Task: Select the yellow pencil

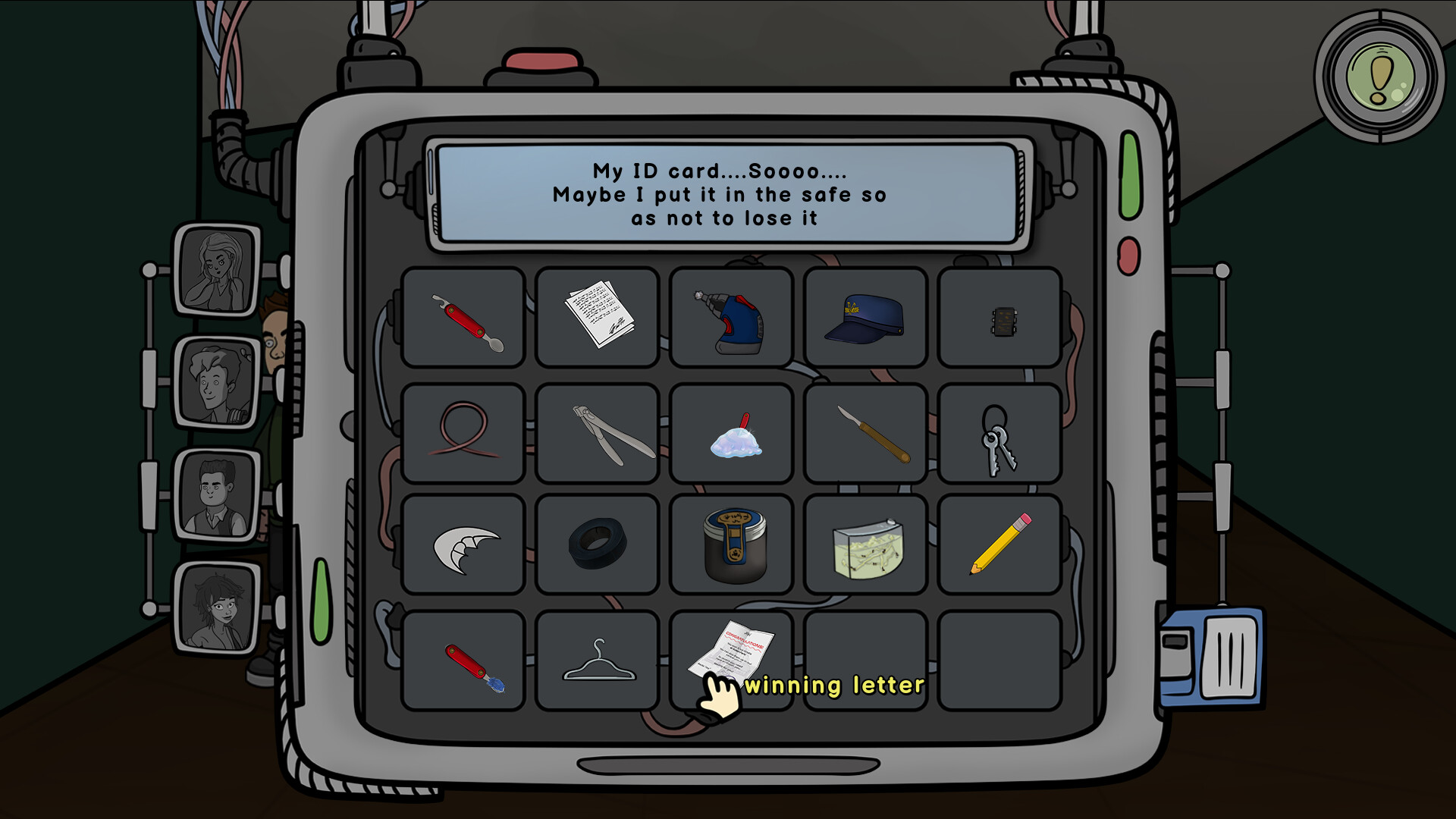Action: (999, 544)
